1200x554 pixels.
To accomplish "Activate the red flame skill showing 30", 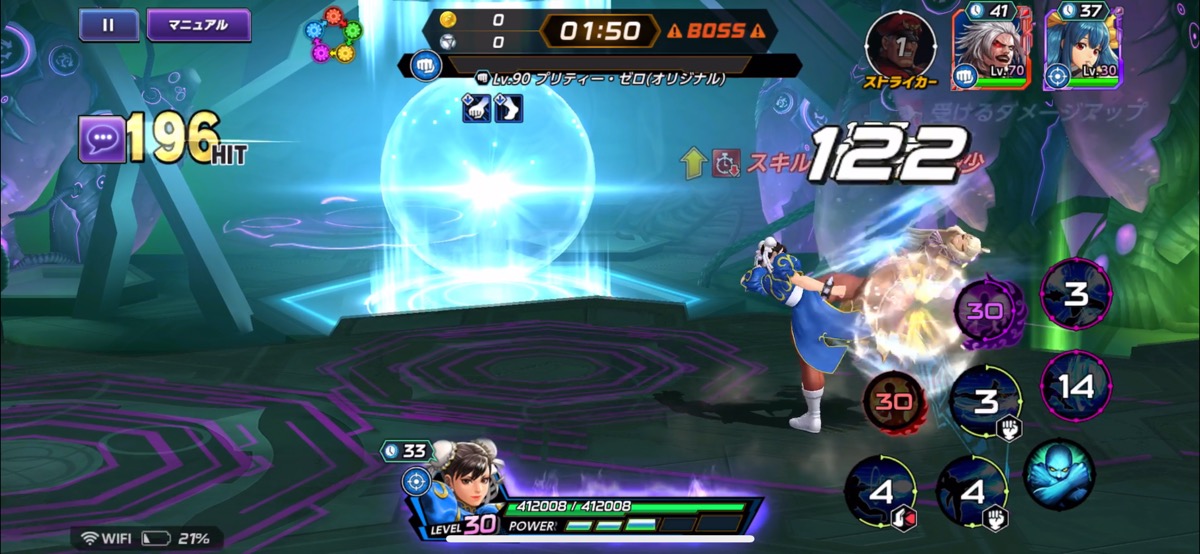I will [x=891, y=403].
